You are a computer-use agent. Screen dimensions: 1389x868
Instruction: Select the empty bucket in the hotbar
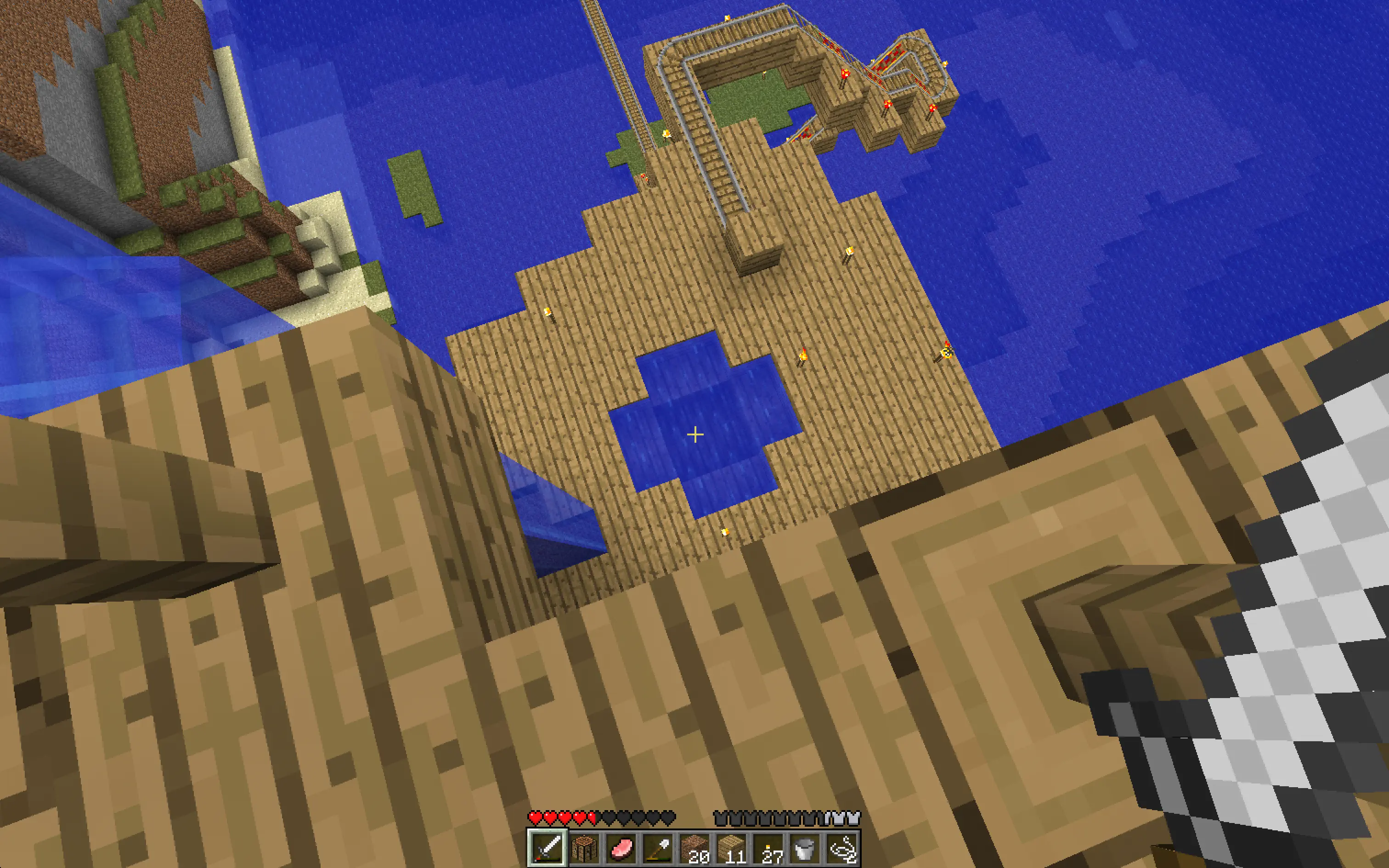(x=808, y=849)
